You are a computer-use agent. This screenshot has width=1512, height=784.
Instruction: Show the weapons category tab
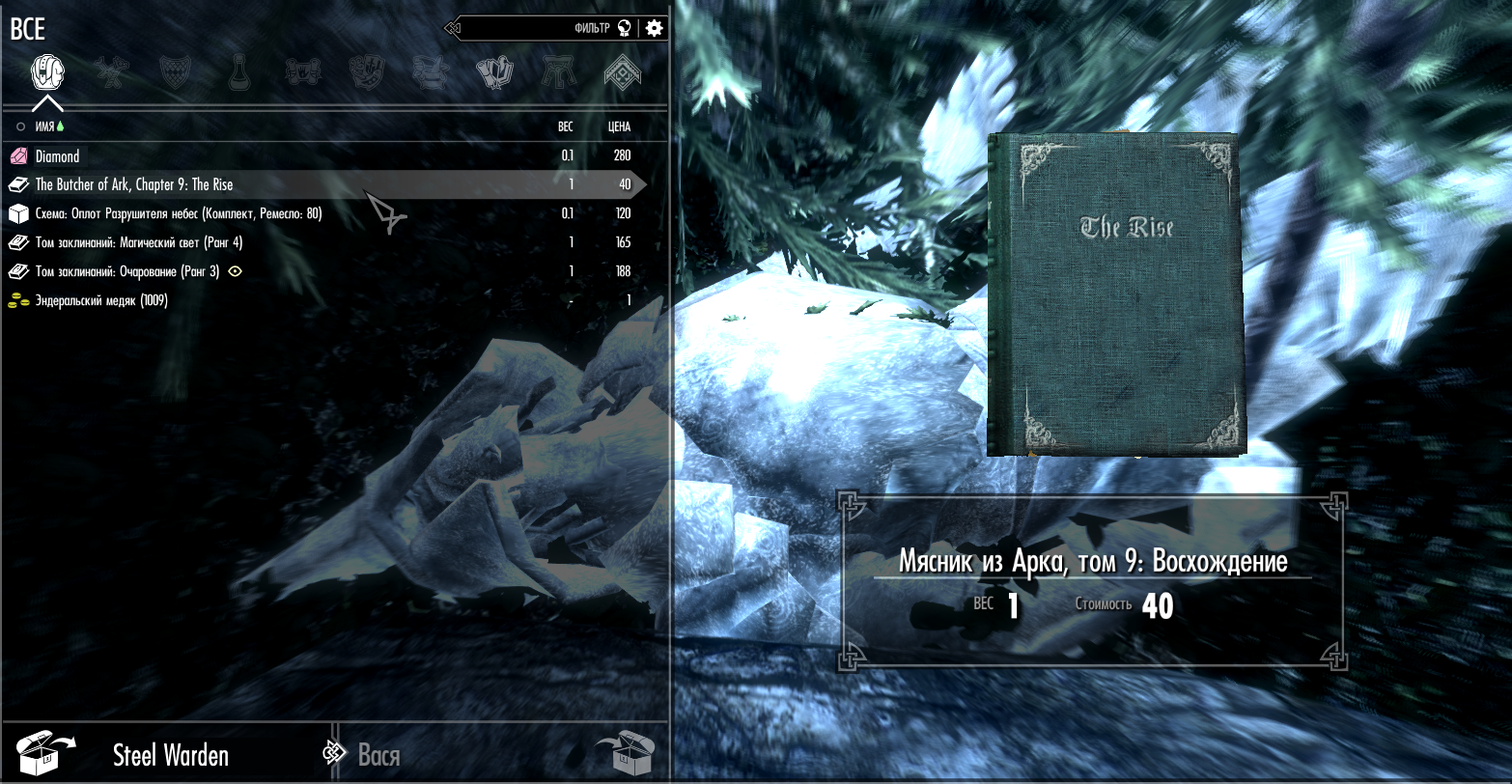[x=112, y=71]
